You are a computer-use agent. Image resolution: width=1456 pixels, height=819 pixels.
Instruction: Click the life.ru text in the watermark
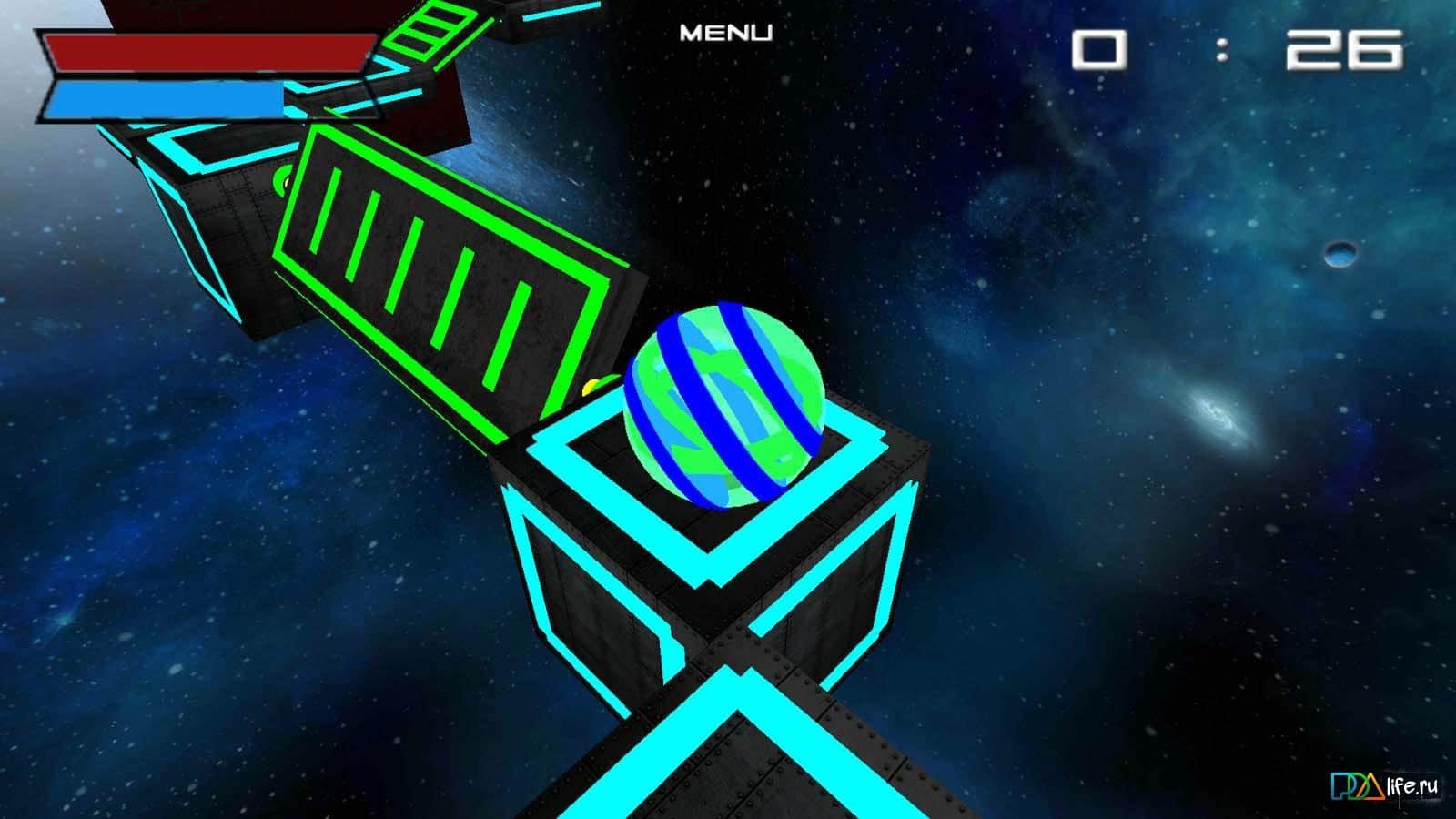click(1412, 784)
